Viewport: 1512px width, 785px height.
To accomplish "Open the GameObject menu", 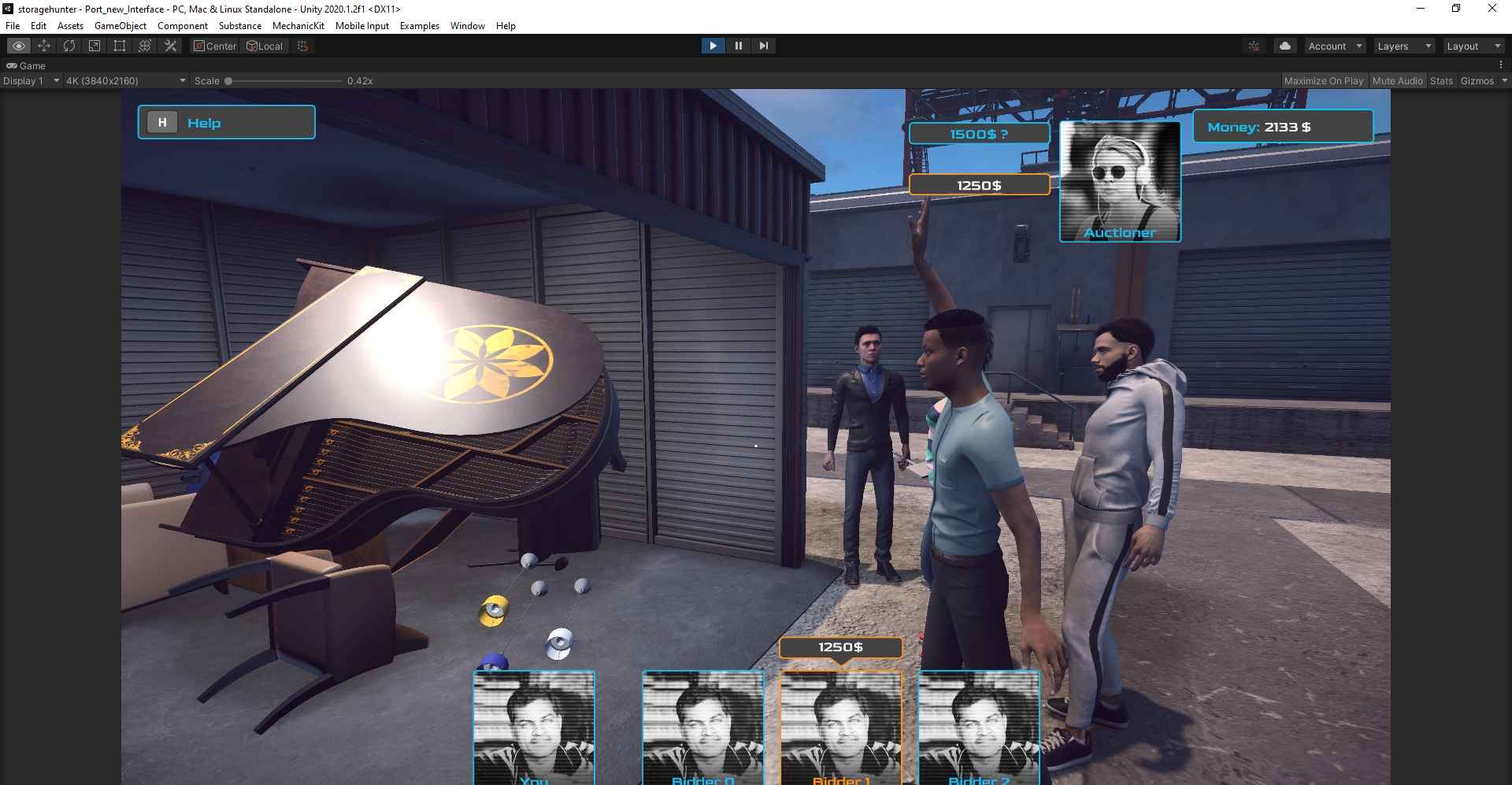I will click(120, 25).
